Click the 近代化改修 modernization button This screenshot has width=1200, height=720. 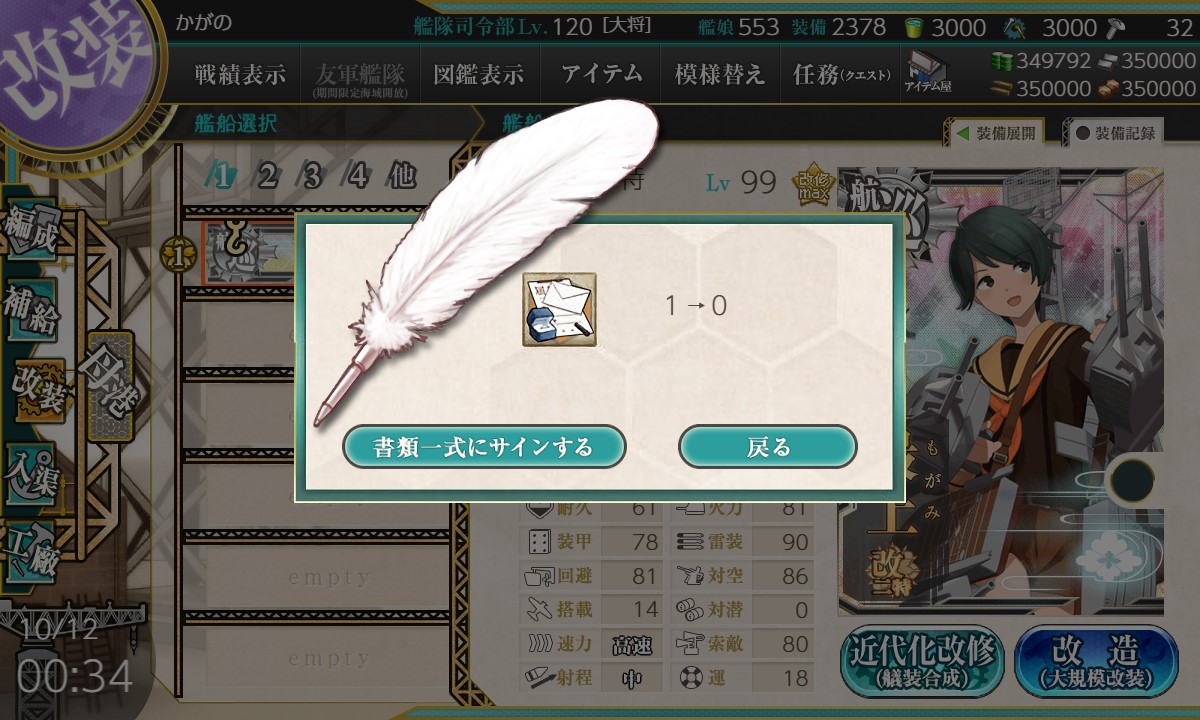click(x=922, y=661)
